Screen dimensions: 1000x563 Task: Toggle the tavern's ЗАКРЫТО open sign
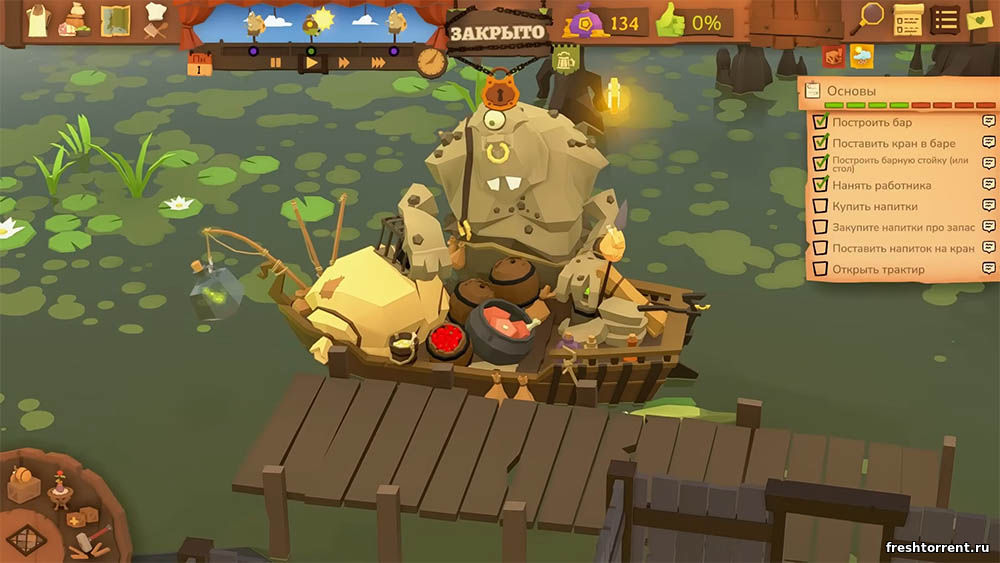tap(497, 32)
